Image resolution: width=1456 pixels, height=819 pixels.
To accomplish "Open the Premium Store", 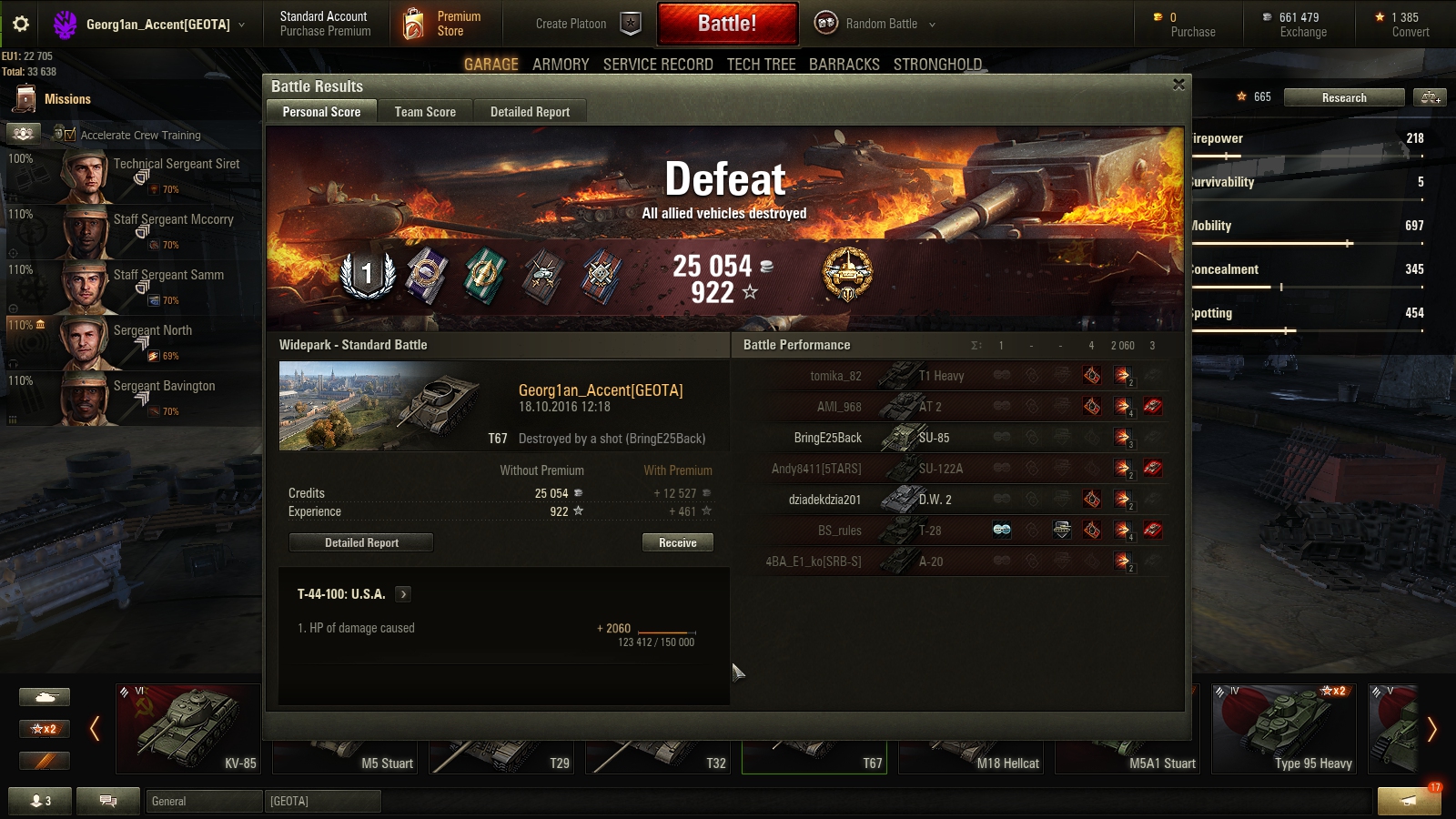I will (x=441, y=24).
